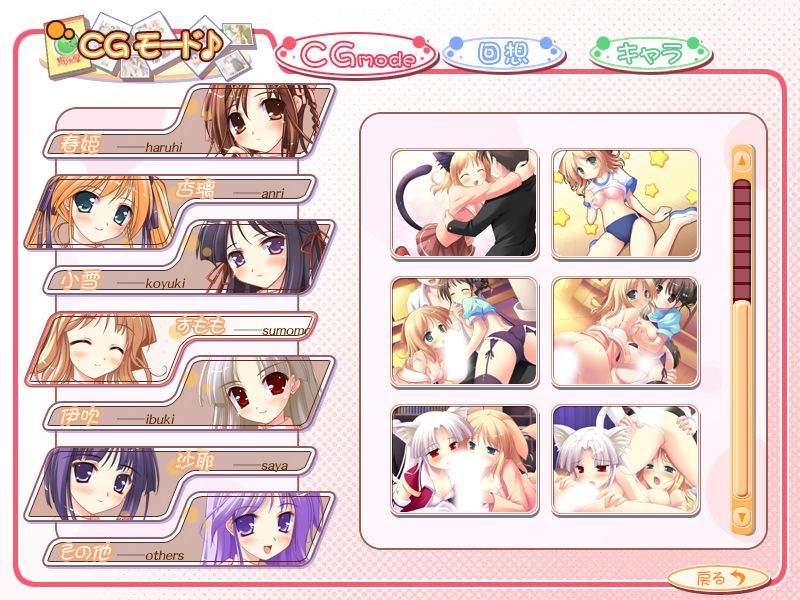This screenshot has width=800, height=600.
Task: Click the gallery scrollbar down arrow
Action: click(742, 516)
